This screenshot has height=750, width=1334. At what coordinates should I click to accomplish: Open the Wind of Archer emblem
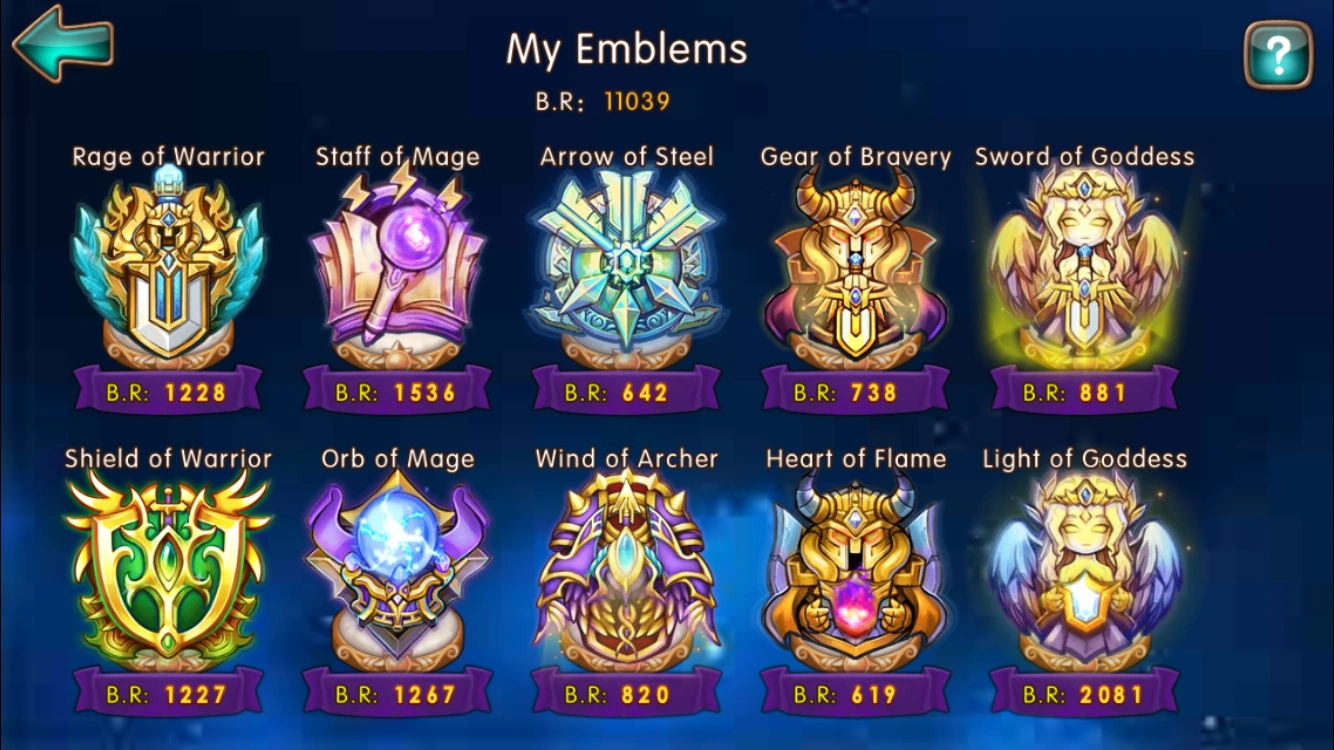[627, 572]
